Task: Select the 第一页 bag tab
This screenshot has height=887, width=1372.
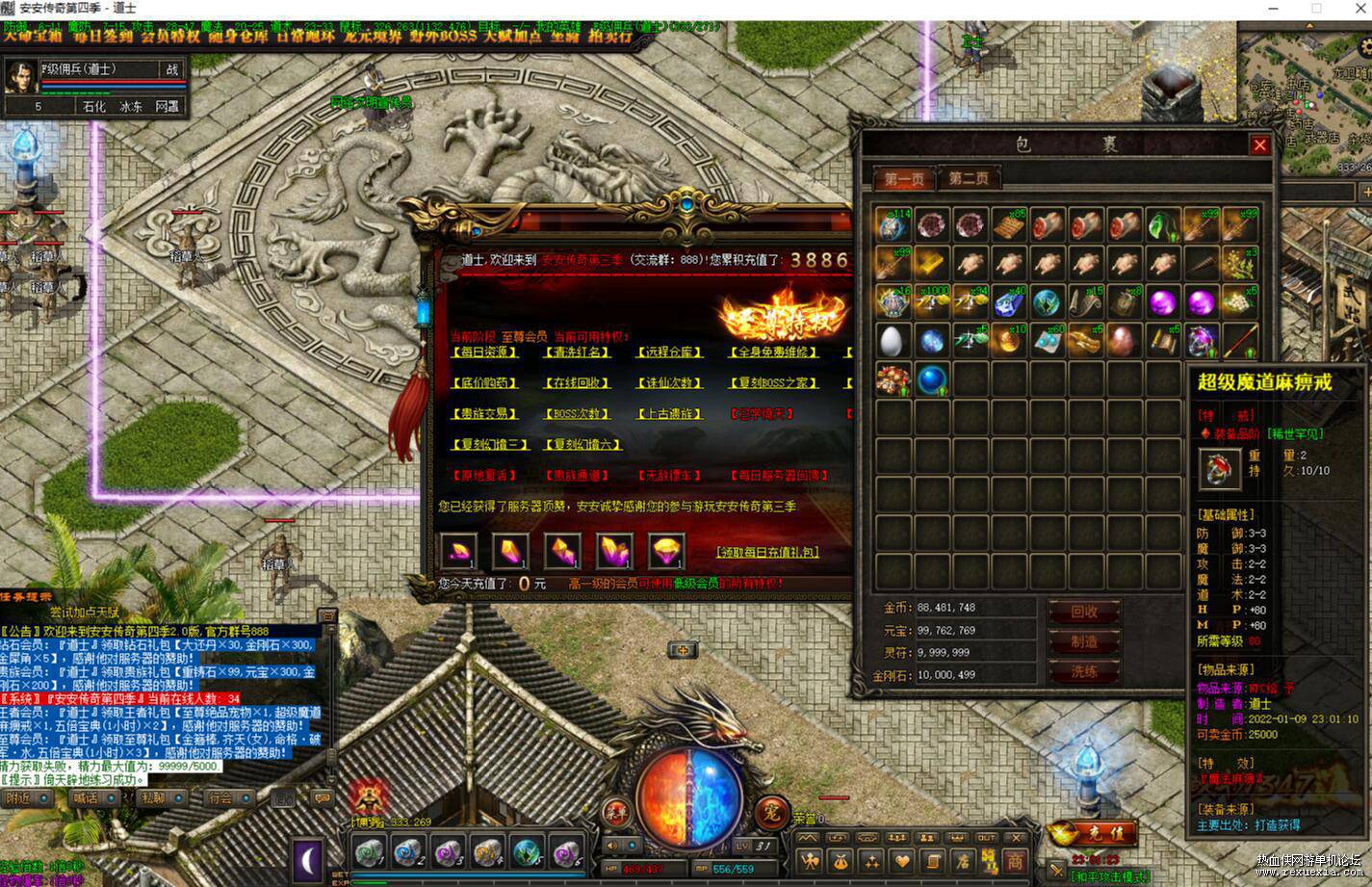Action: tap(904, 179)
